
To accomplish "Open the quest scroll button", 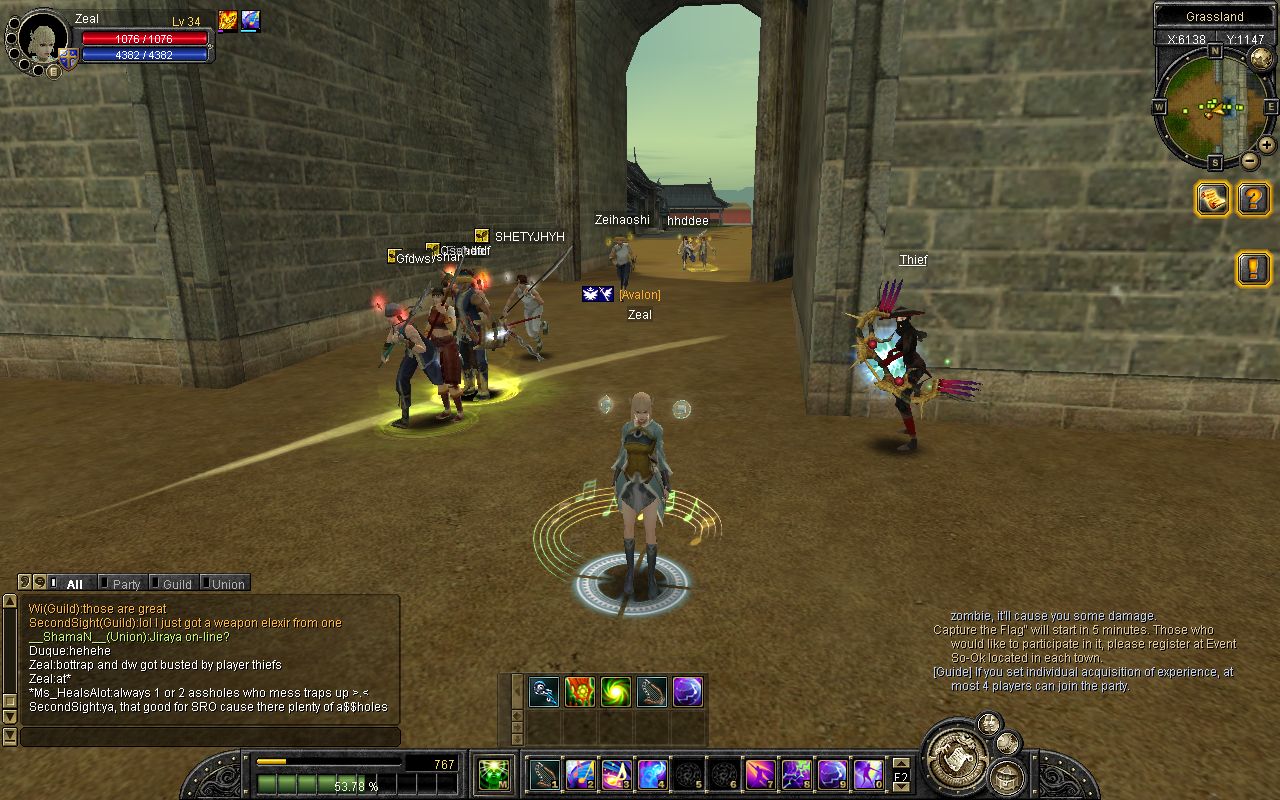I will [x=1213, y=199].
